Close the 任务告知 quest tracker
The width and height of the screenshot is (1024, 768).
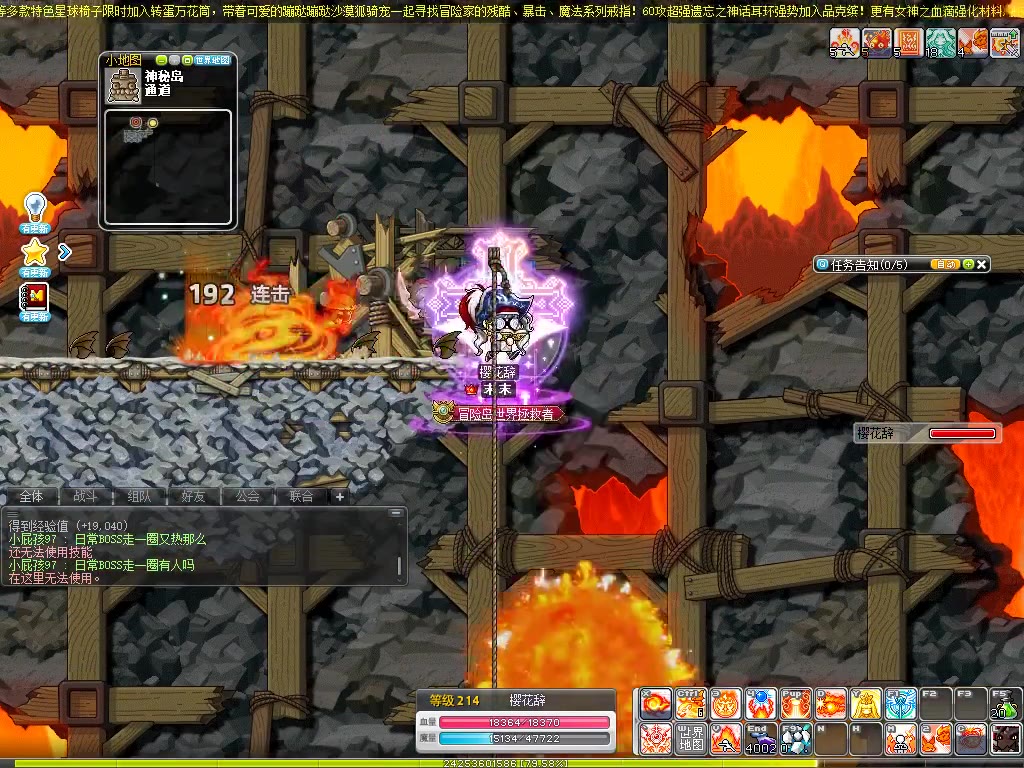983,264
